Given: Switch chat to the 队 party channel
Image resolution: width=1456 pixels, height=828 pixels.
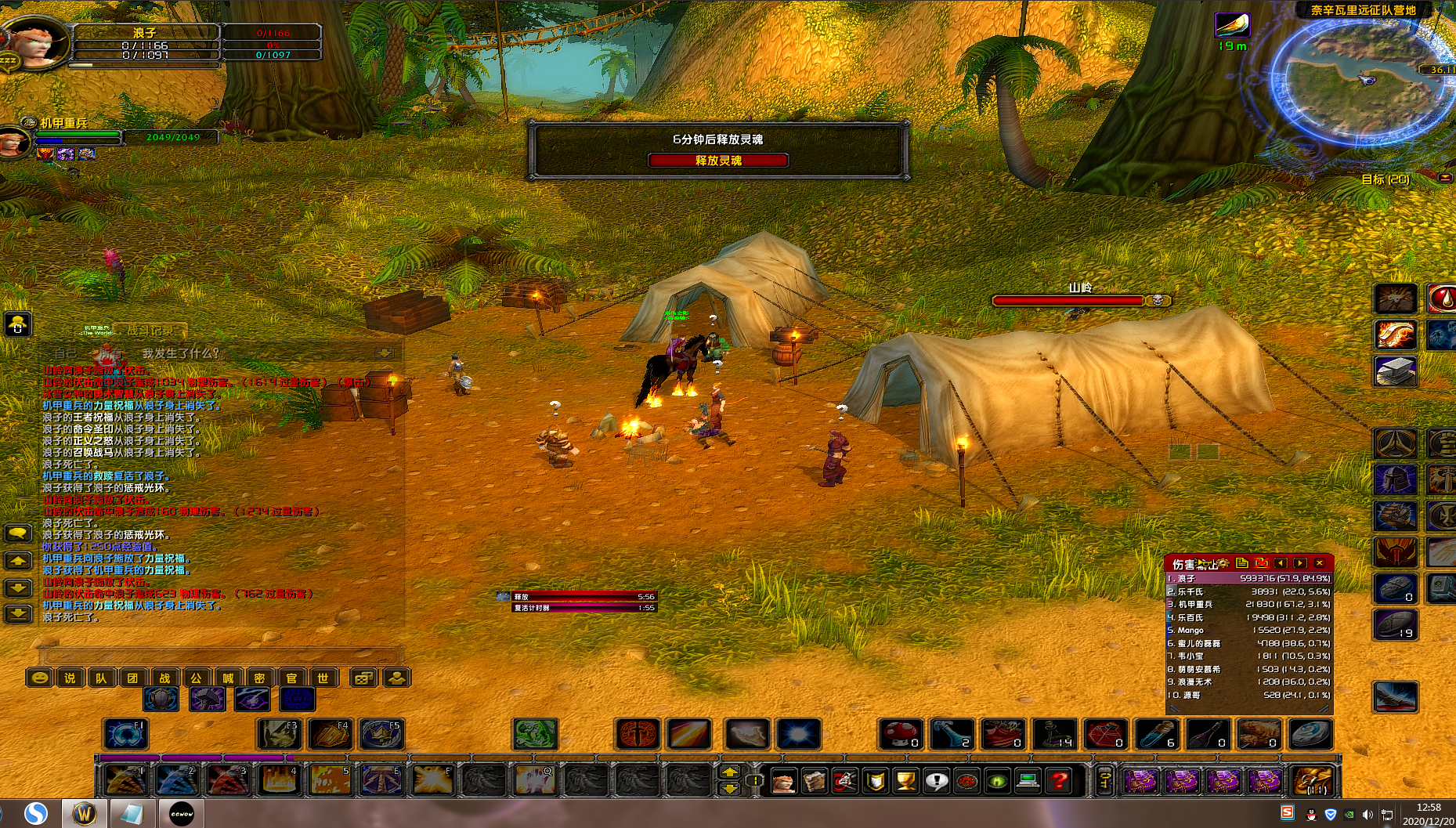Looking at the screenshot, I should tap(102, 678).
